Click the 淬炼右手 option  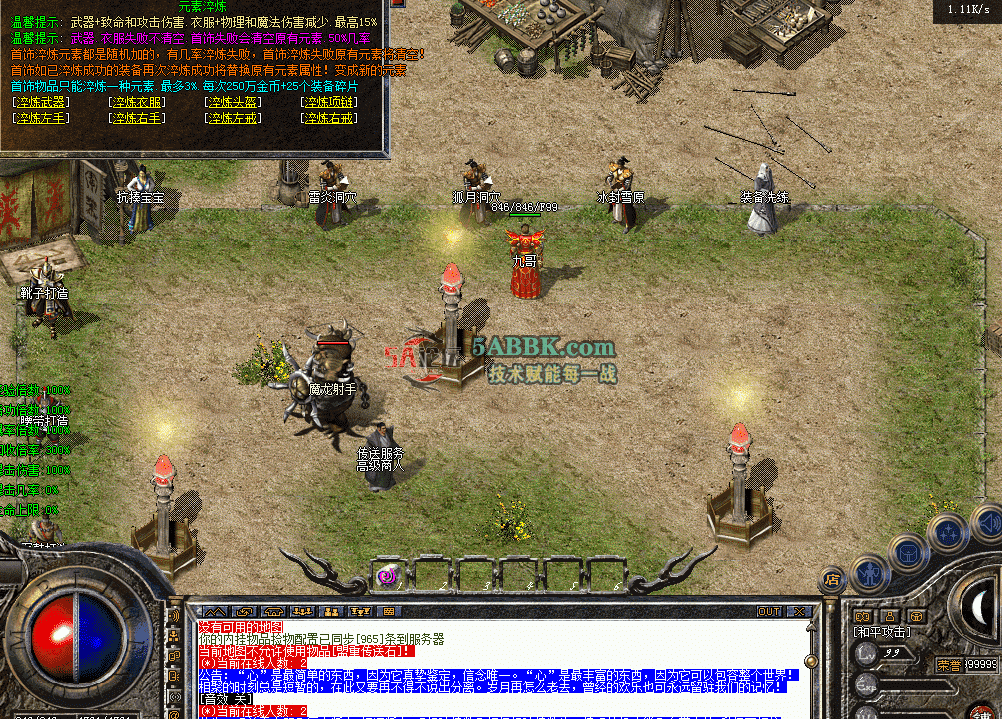coord(137,118)
